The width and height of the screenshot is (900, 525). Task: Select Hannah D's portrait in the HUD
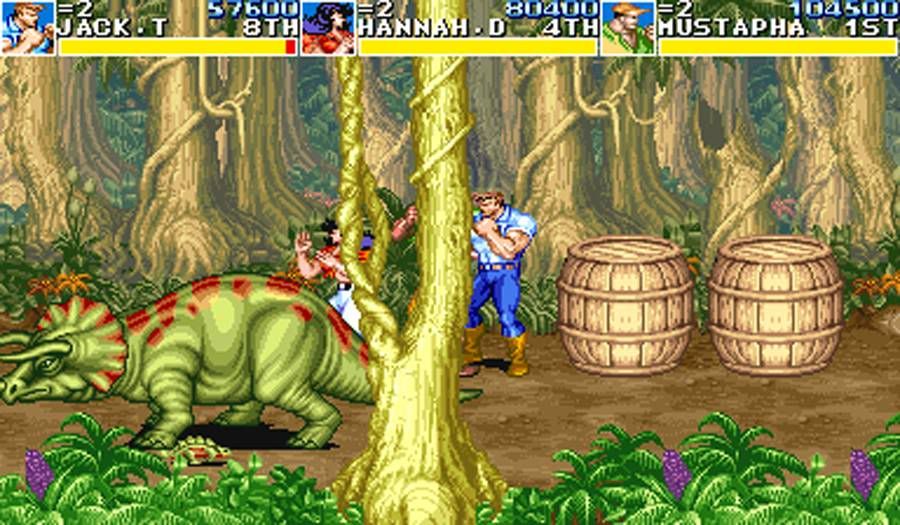(328, 27)
